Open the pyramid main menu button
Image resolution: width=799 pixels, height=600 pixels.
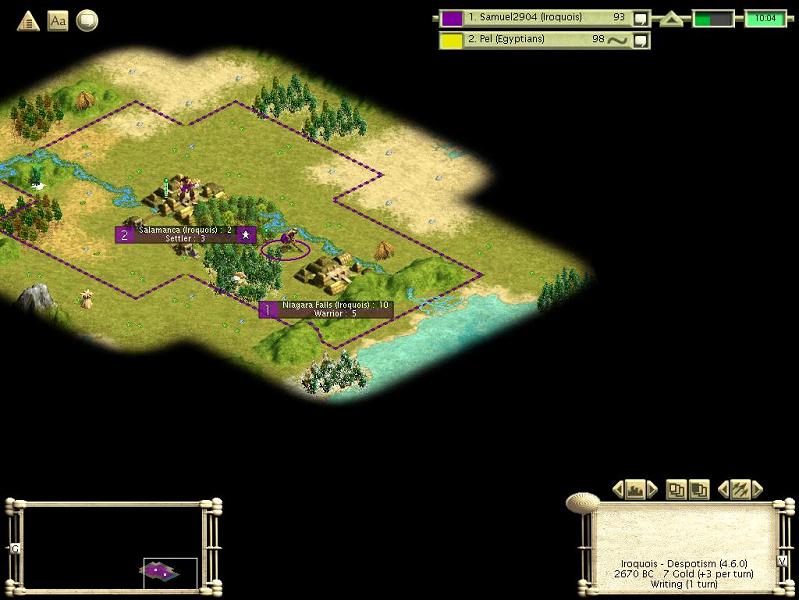(x=28, y=20)
